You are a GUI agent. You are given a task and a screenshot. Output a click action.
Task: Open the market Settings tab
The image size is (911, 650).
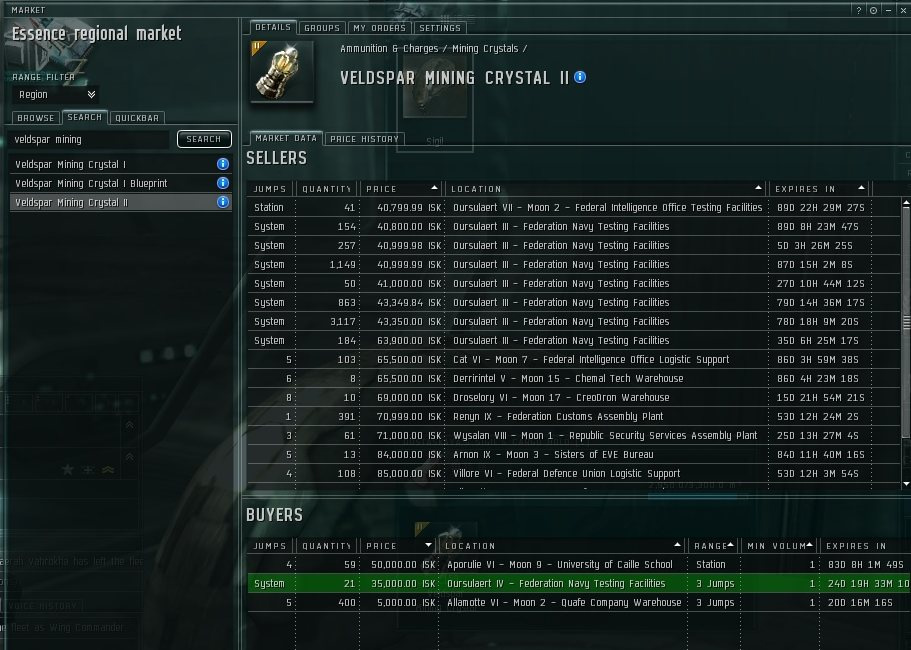(439, 28)
